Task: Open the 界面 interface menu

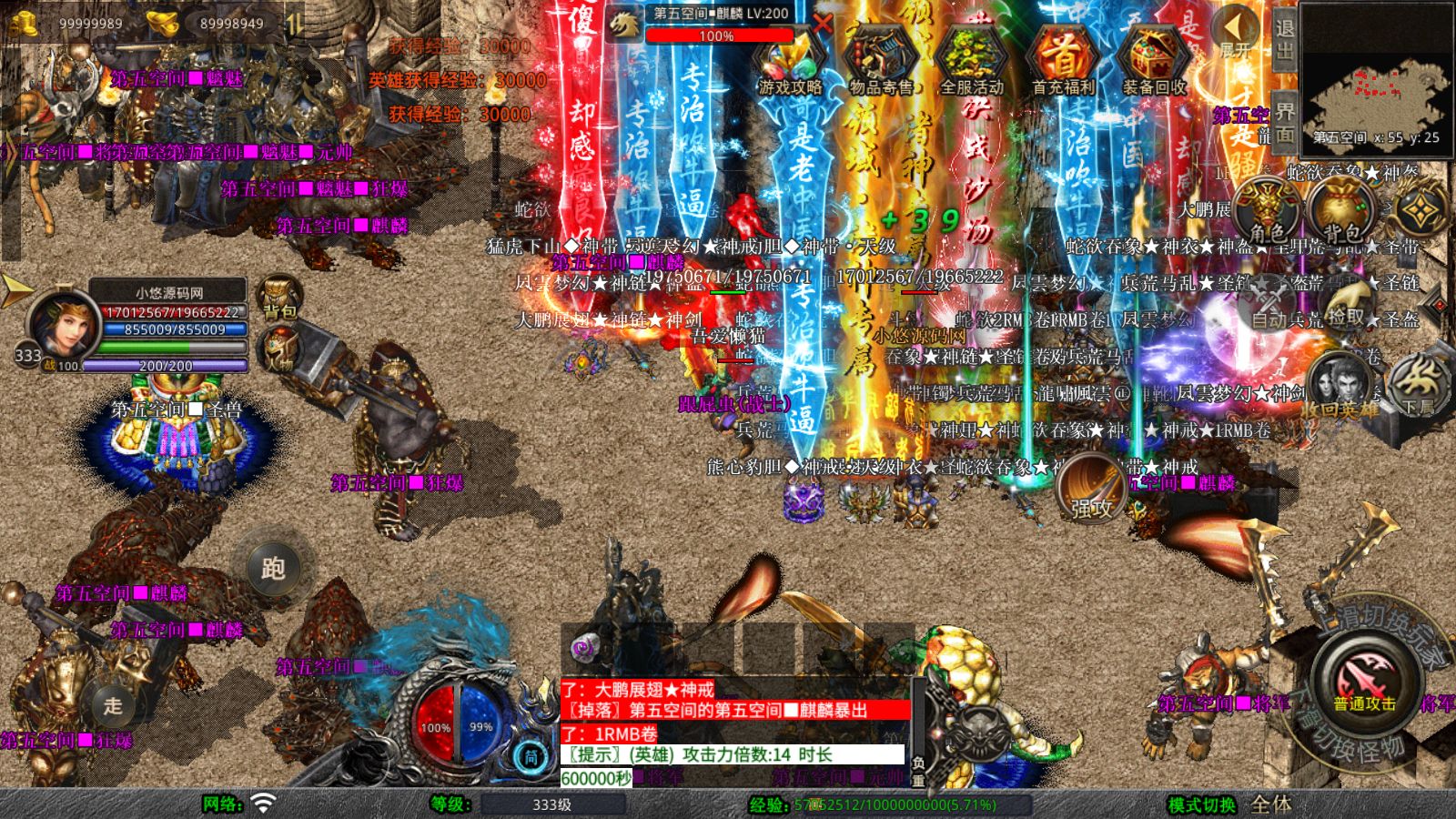Action: pyautogui.click(x=1283, y=118)
